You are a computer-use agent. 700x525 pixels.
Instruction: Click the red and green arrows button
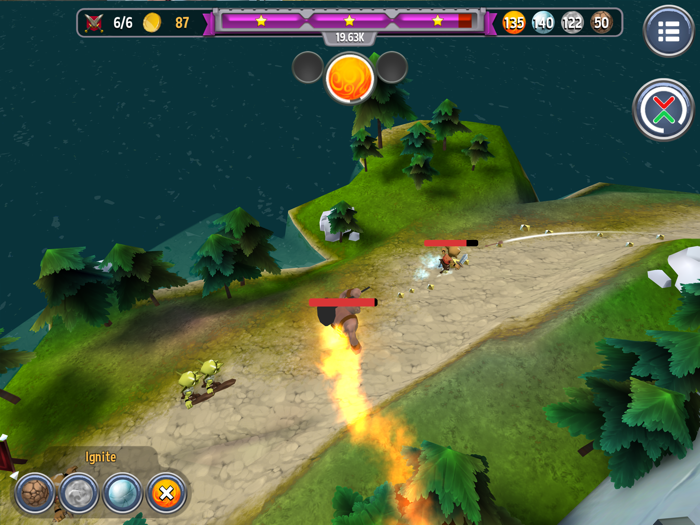(663, 109)
